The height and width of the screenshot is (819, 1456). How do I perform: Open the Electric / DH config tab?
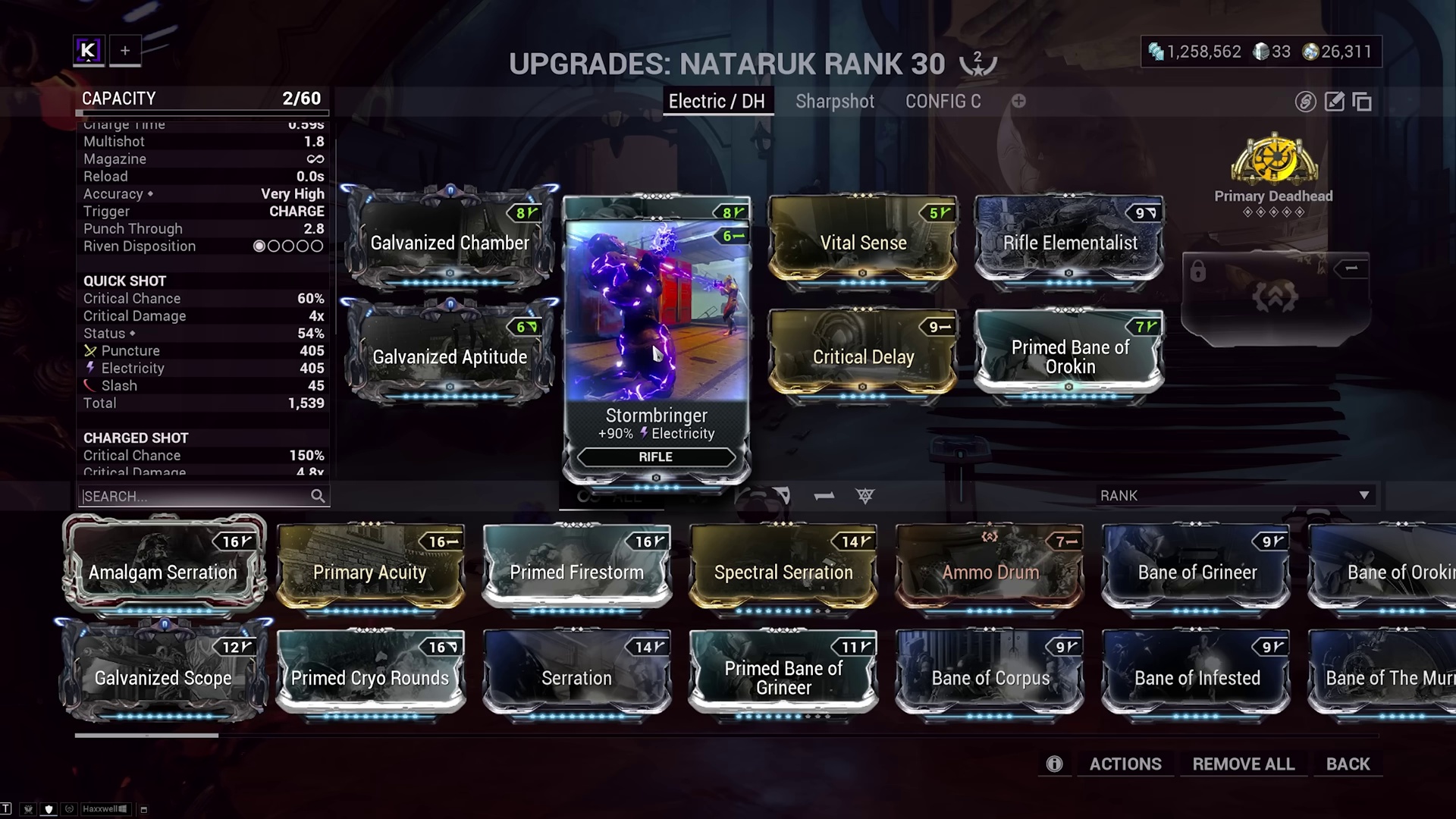click(717, 102)
